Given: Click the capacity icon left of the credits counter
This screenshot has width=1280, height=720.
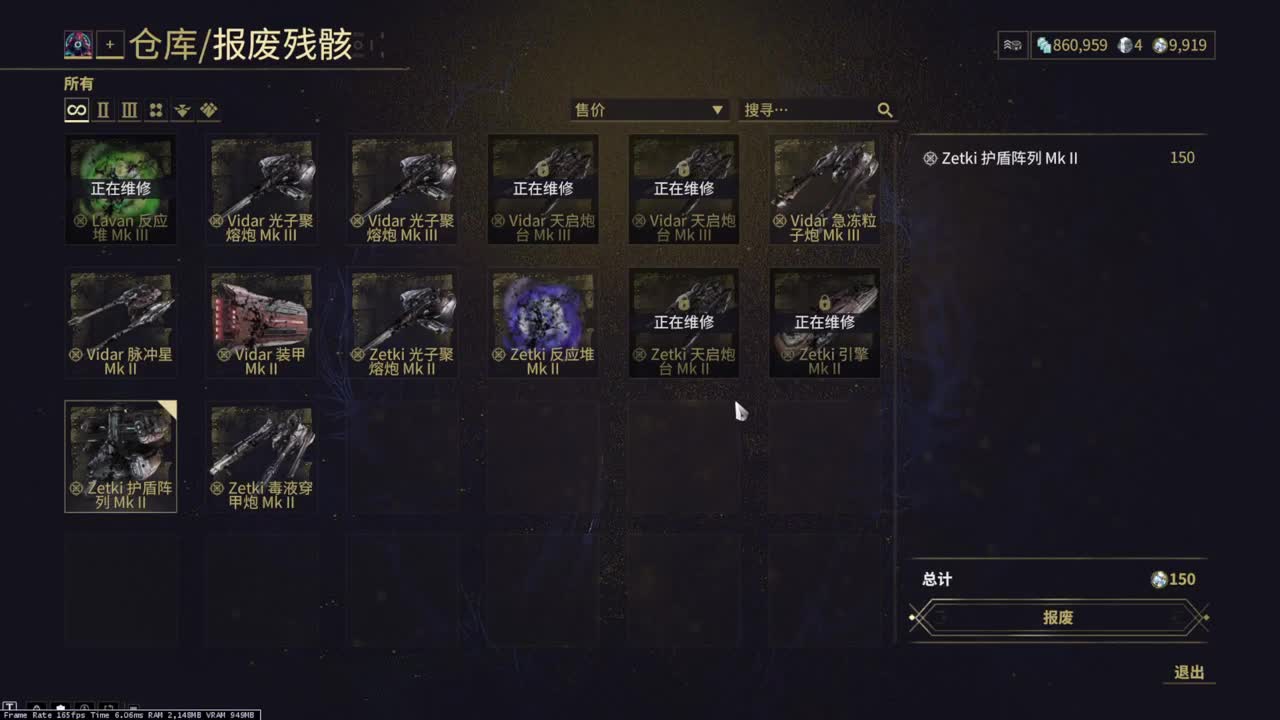Looking at the screenshot, I should click(x=1012, y=44).
